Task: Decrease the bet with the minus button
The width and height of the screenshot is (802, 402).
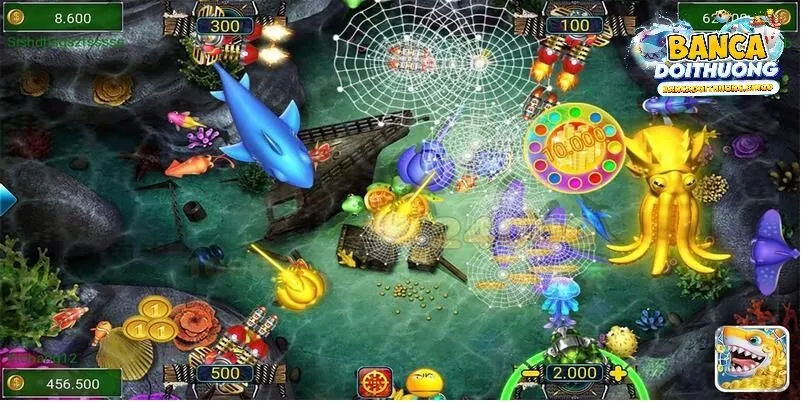Action: [530, 375]
